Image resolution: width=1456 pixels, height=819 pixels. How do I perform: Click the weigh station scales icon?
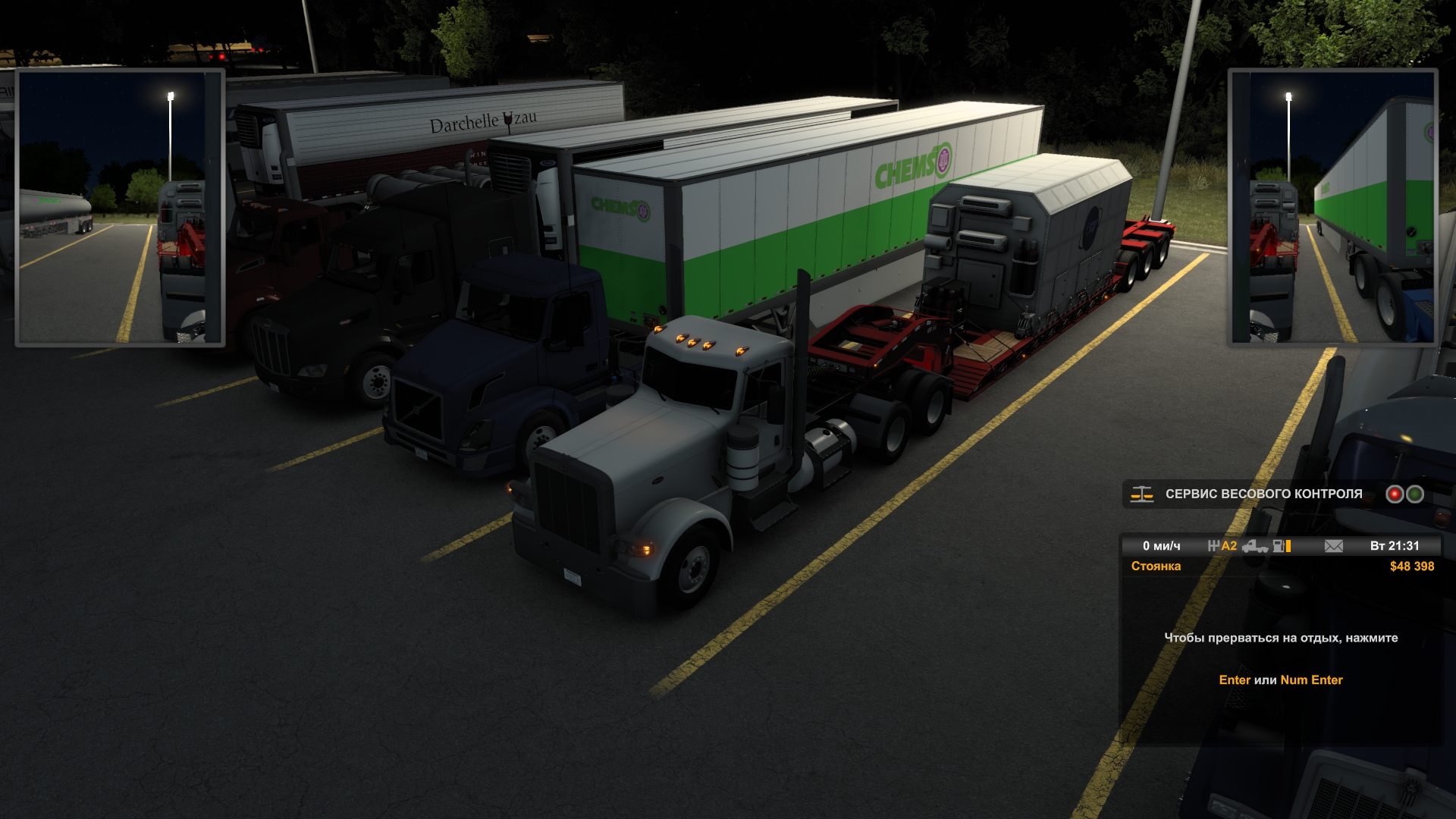pos(1141,494)
